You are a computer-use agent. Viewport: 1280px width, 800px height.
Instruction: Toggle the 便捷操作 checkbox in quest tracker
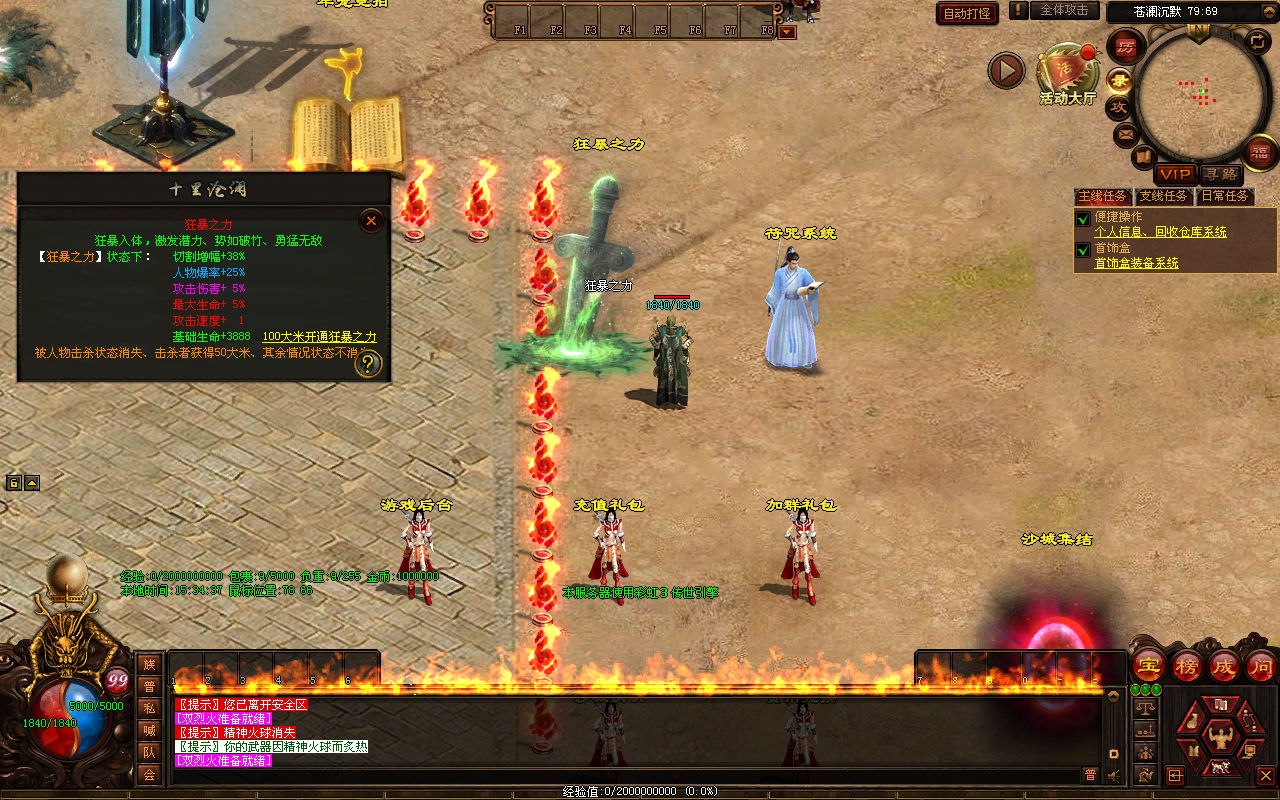tap(1082, 219)
